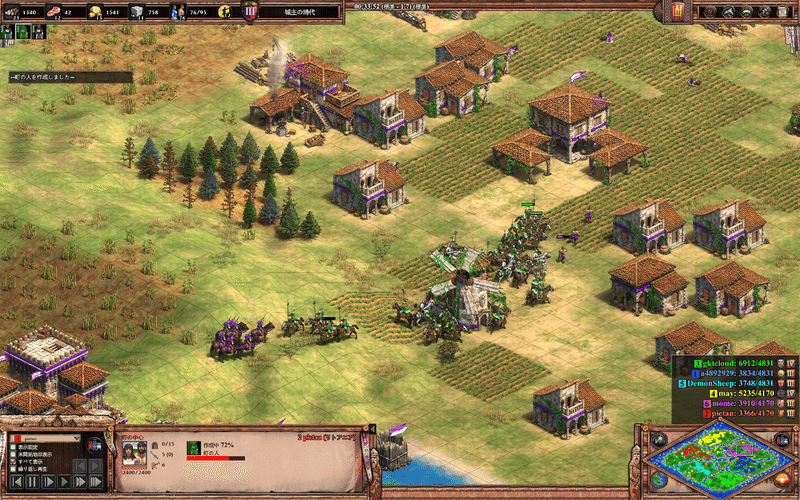Enable the 繰り返し再生 loop checkbox
Screen dimensions: 800x500
point(11,468)
